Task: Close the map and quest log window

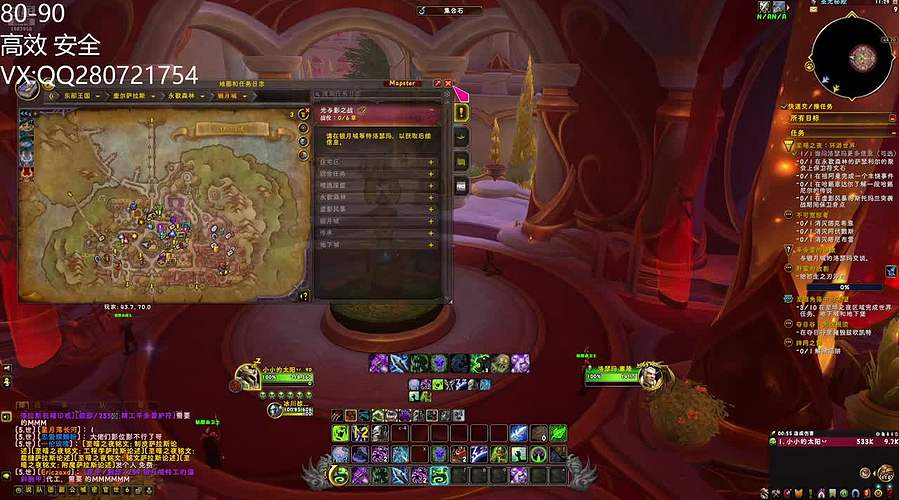Action: 449,83
